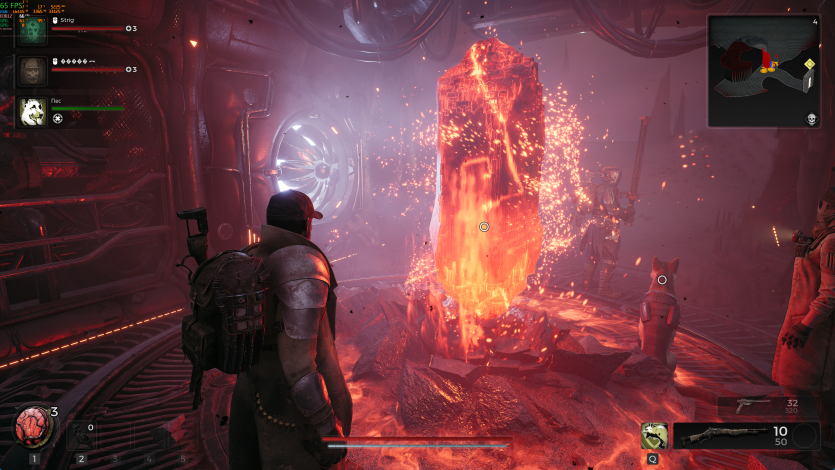Click the yellow diamond marker on minimap
Screen dimensions: 835x470
(808, 64)
